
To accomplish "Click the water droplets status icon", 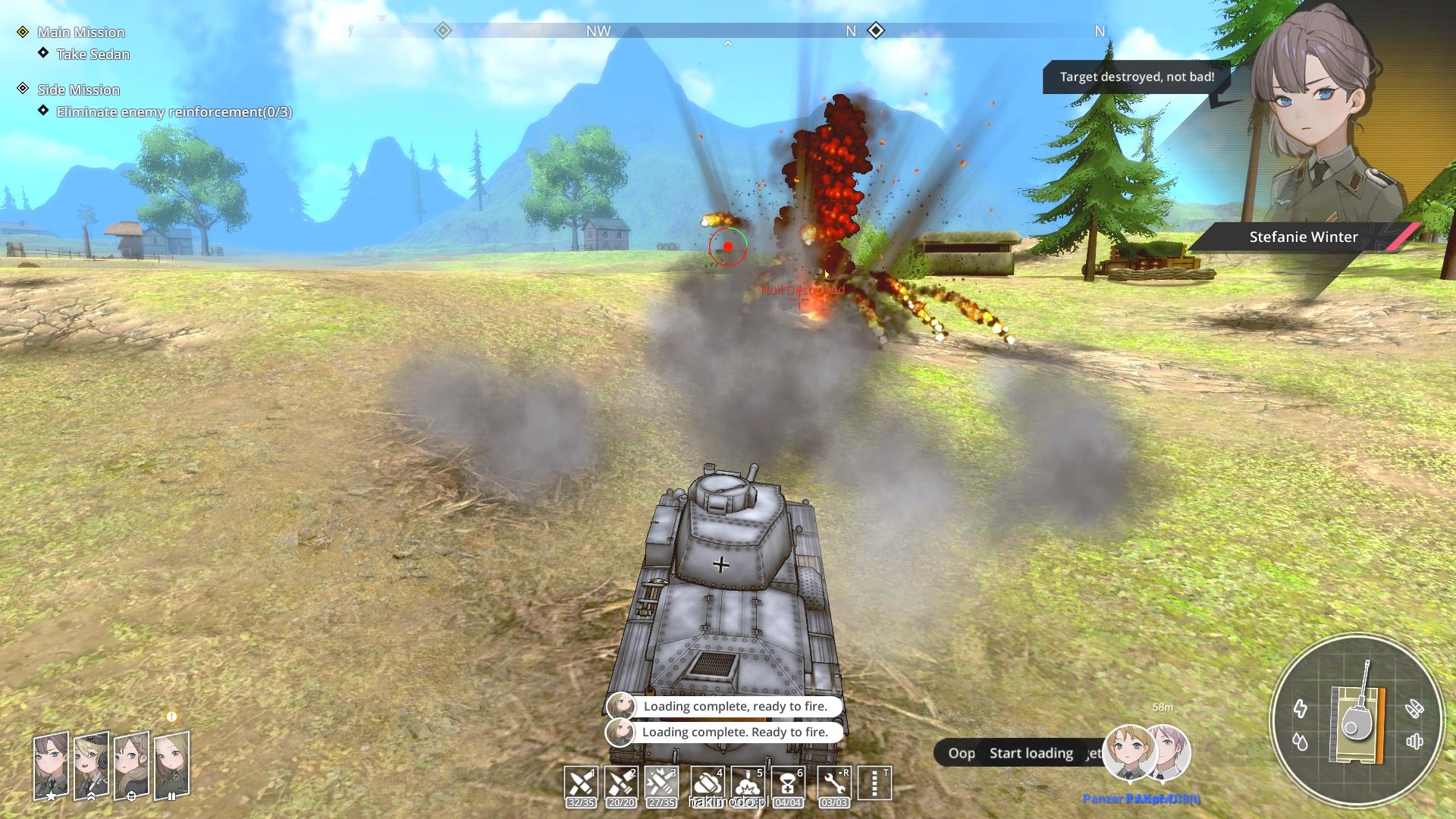I will click(x=1301, y=741).
